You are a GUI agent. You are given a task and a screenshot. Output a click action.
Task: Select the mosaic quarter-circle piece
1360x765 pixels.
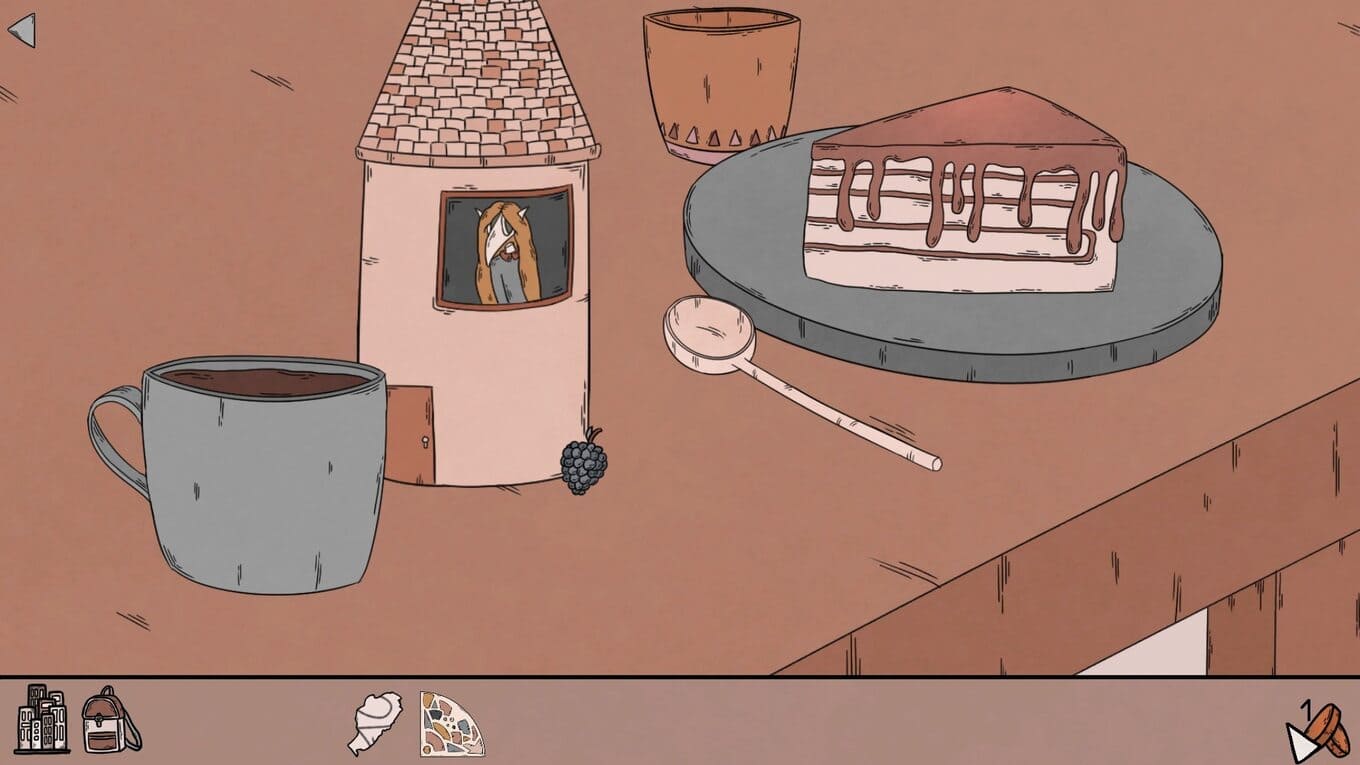tap(451, 723)
